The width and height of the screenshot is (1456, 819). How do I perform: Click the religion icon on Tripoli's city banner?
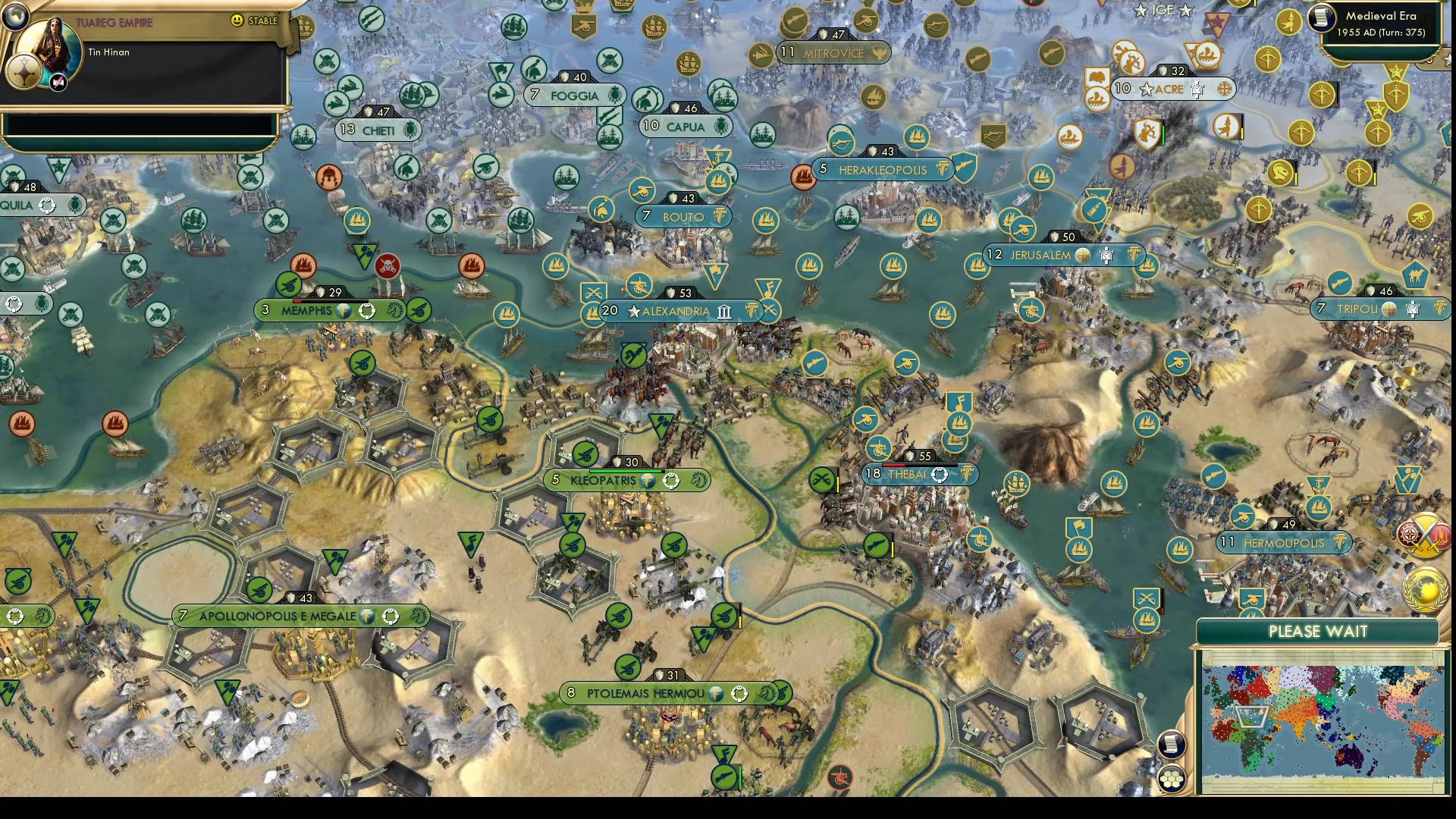click(x=1389, y=309)
